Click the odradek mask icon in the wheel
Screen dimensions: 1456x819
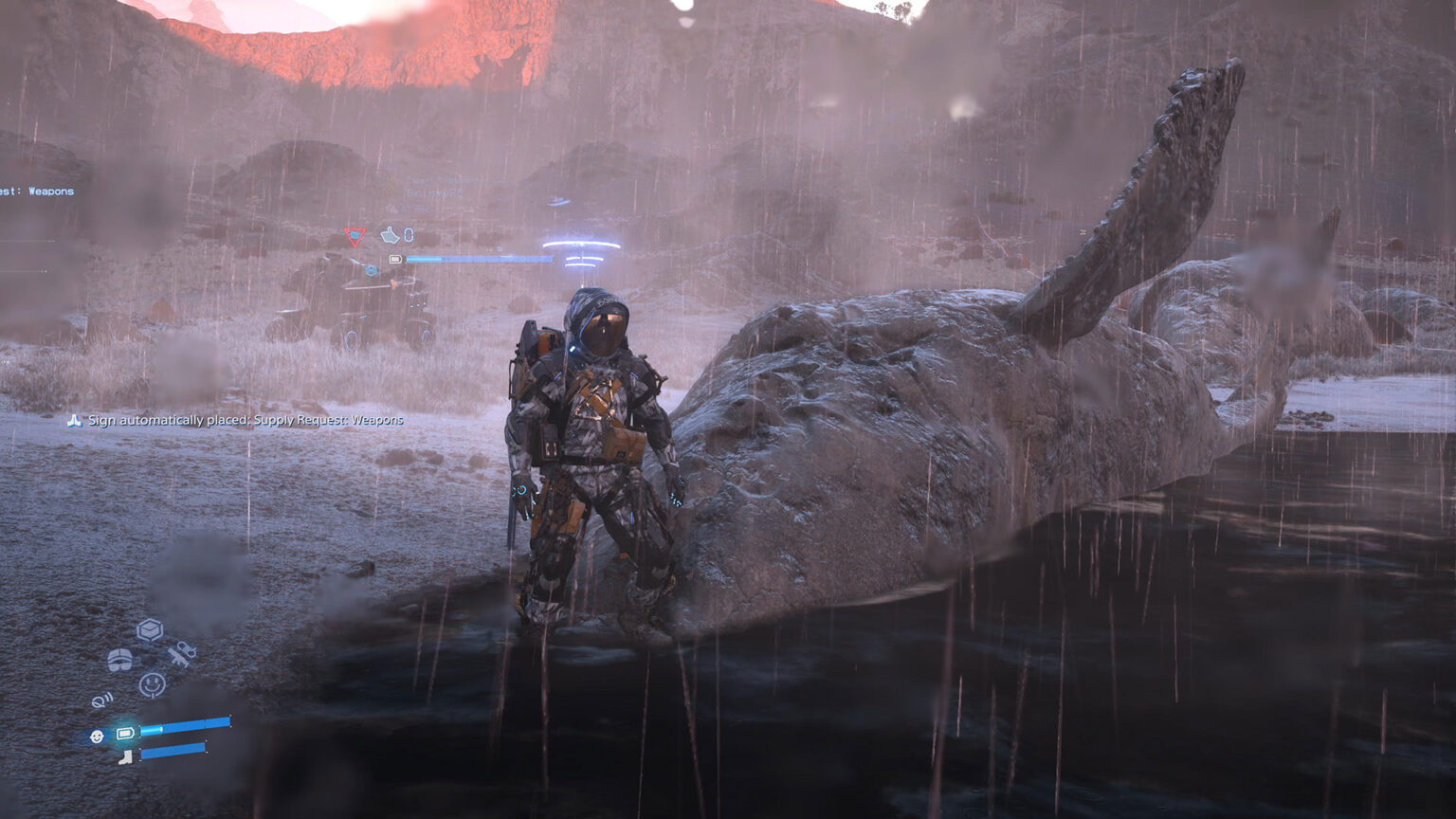(x=119, y=658)
